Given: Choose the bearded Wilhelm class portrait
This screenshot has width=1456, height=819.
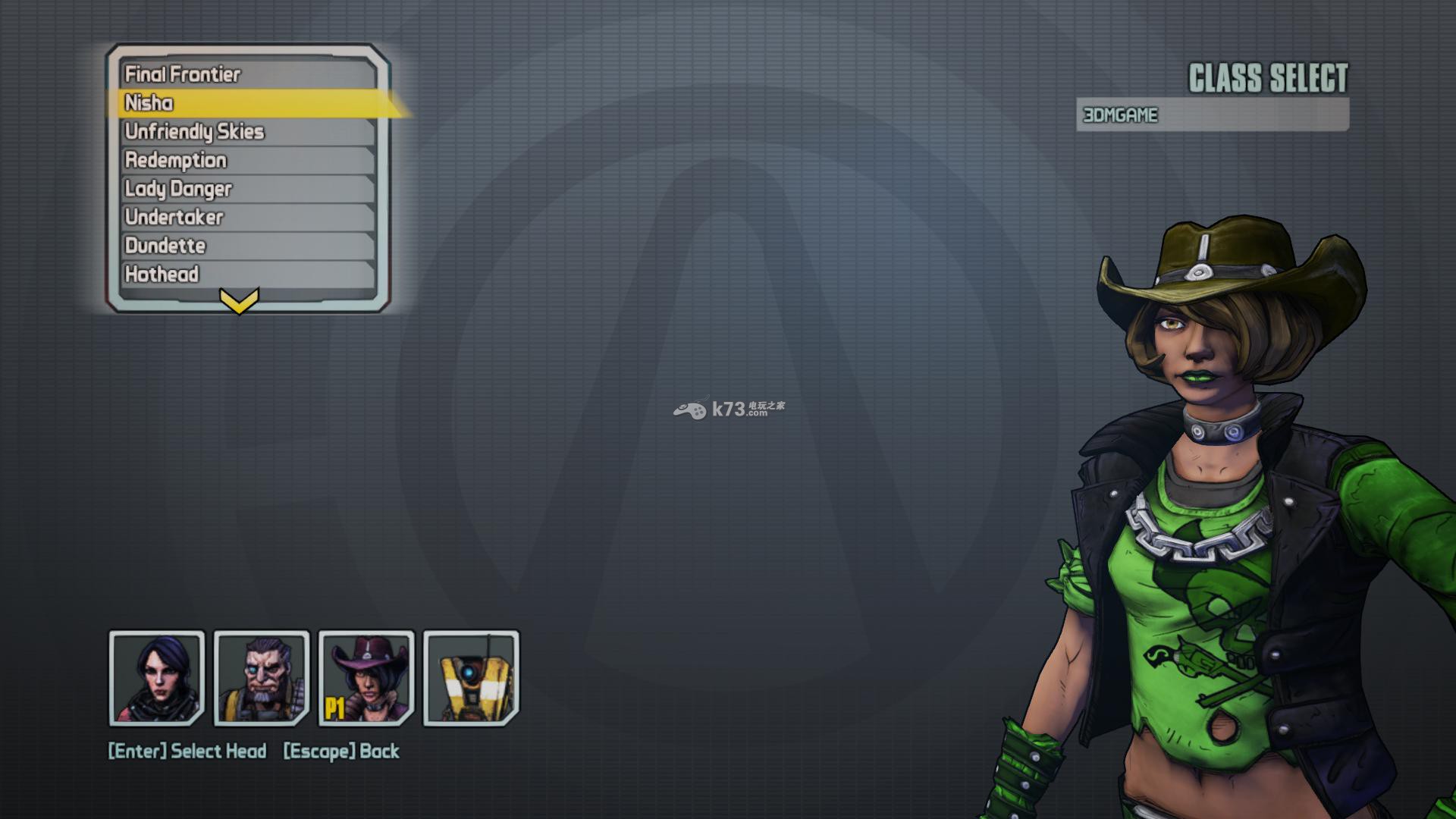Looking at the screenshot, I should coord(262,678).
